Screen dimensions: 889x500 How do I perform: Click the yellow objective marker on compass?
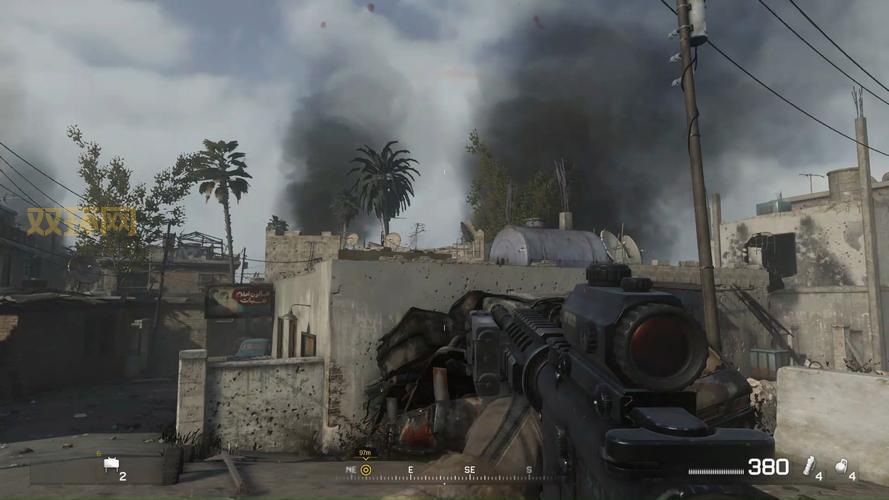pyautogui.click(x=366, y=469)
